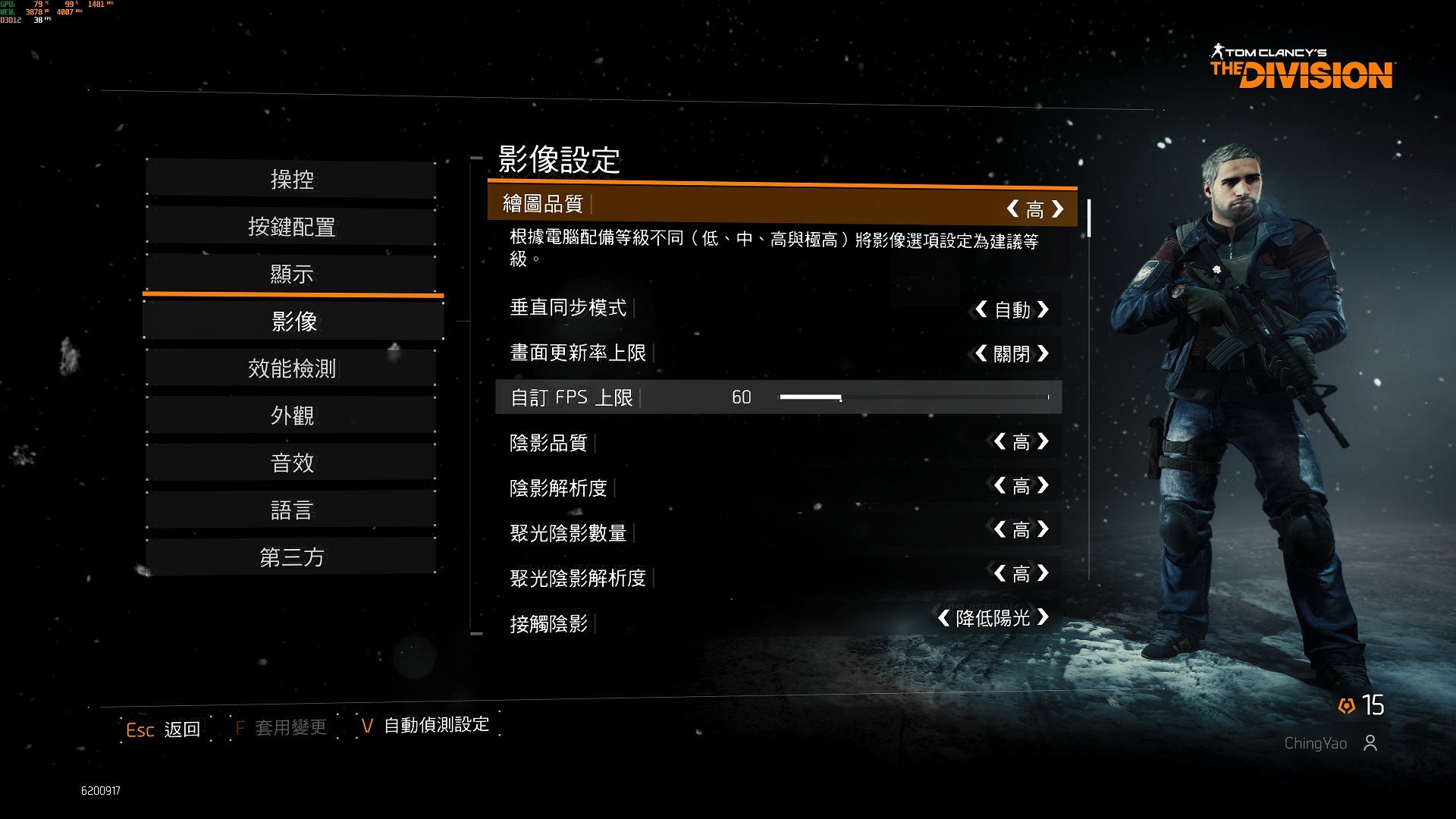Click the right arrow of 接觸陰影

point(1043,617)
